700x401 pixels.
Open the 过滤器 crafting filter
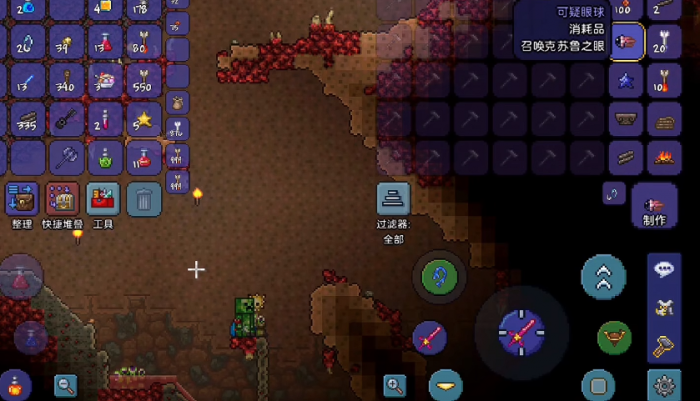pos(393,199)
